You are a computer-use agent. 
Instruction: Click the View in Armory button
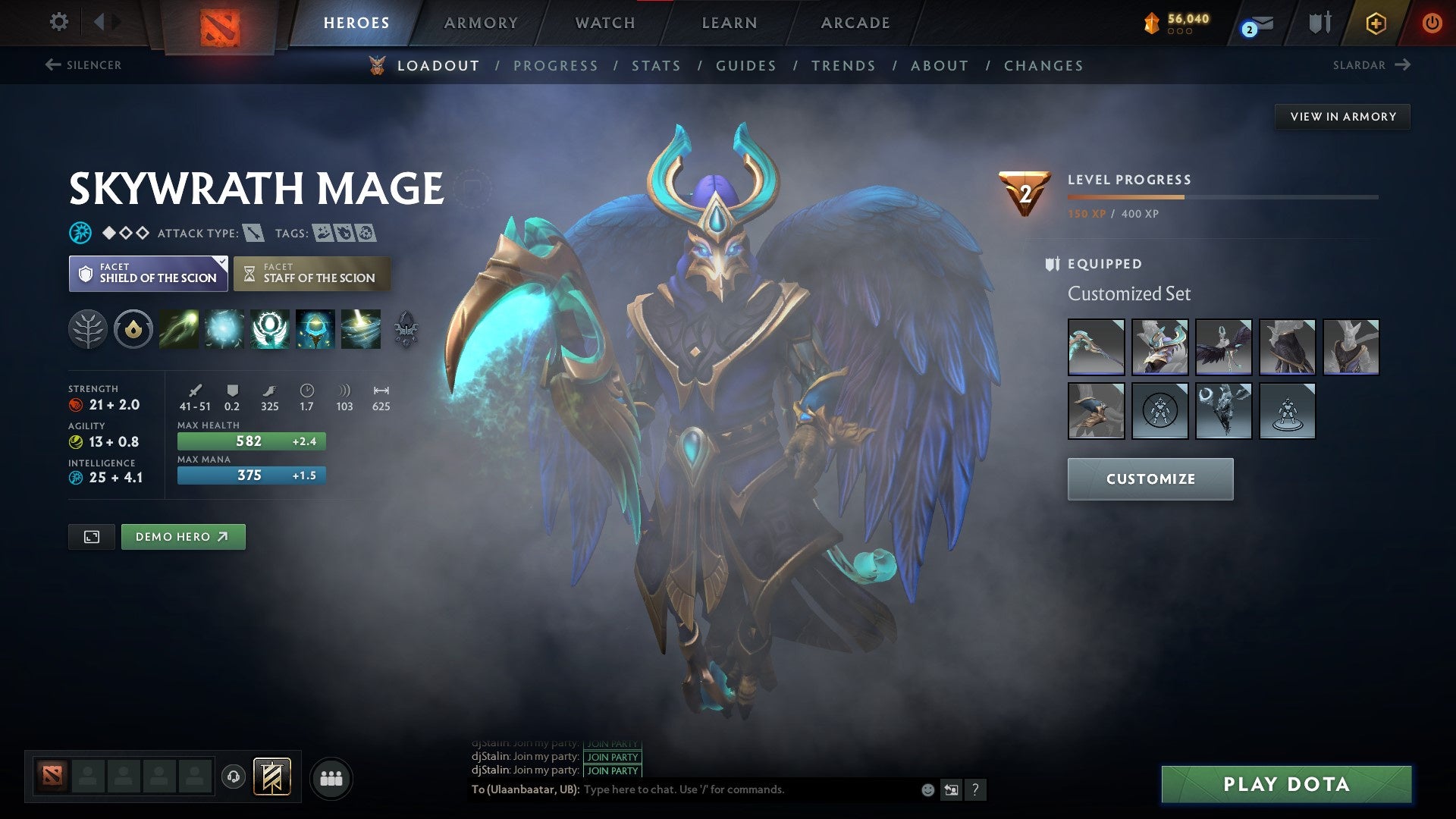tap(1342, 116)
